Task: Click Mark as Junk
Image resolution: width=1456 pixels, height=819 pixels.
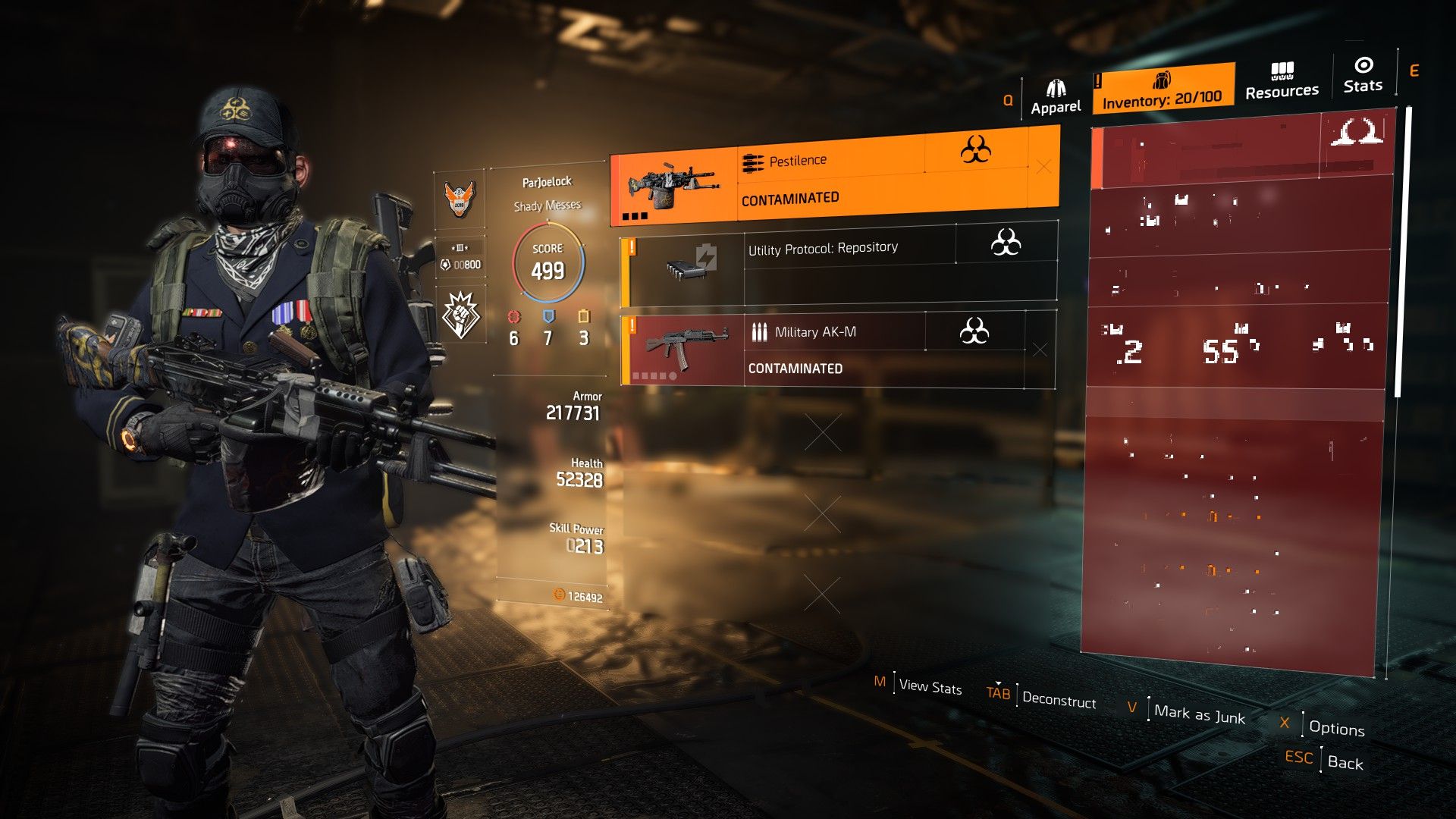Action: (1199, 715)
